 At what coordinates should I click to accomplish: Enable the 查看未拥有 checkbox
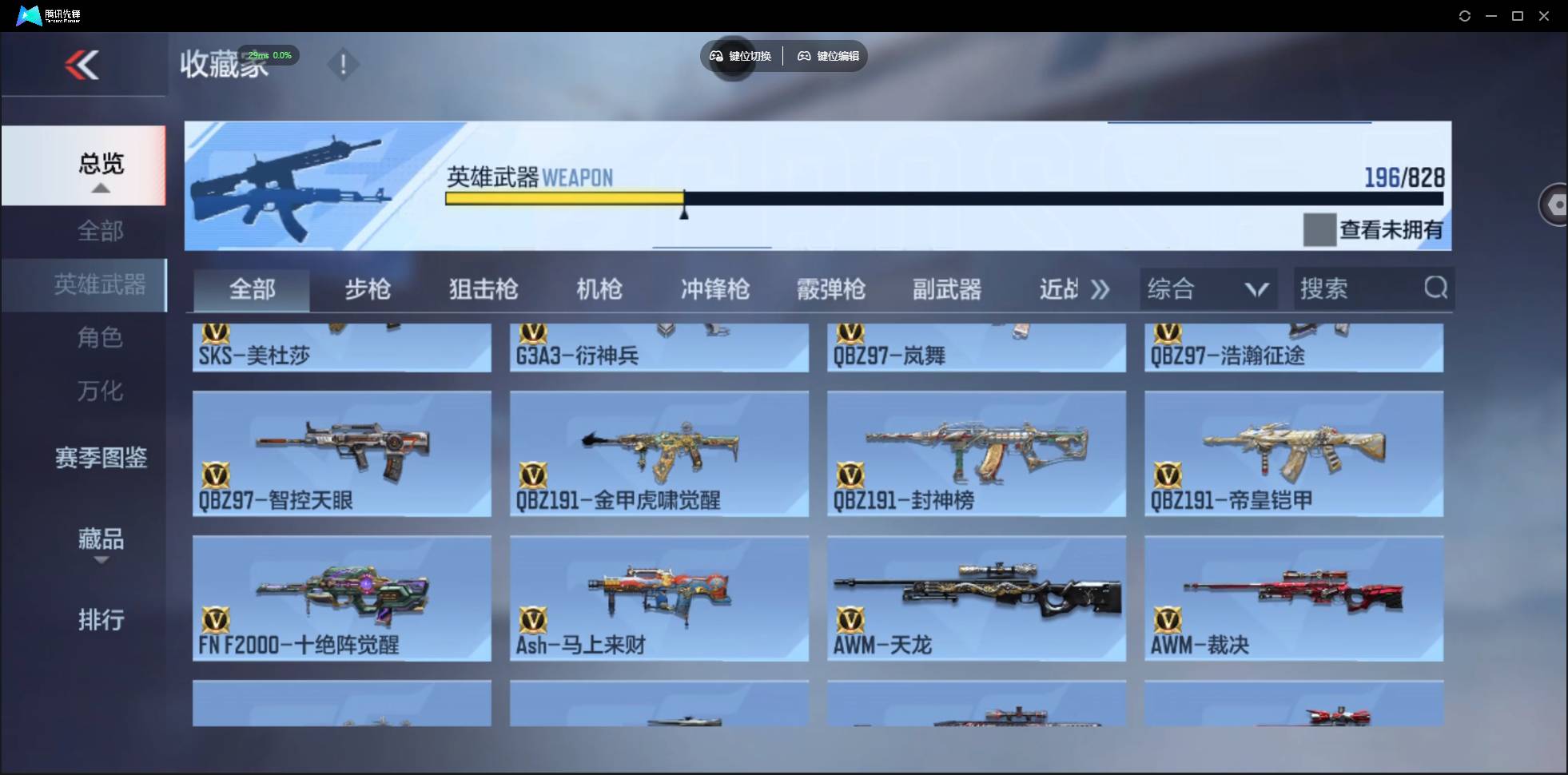(1319, 230)
